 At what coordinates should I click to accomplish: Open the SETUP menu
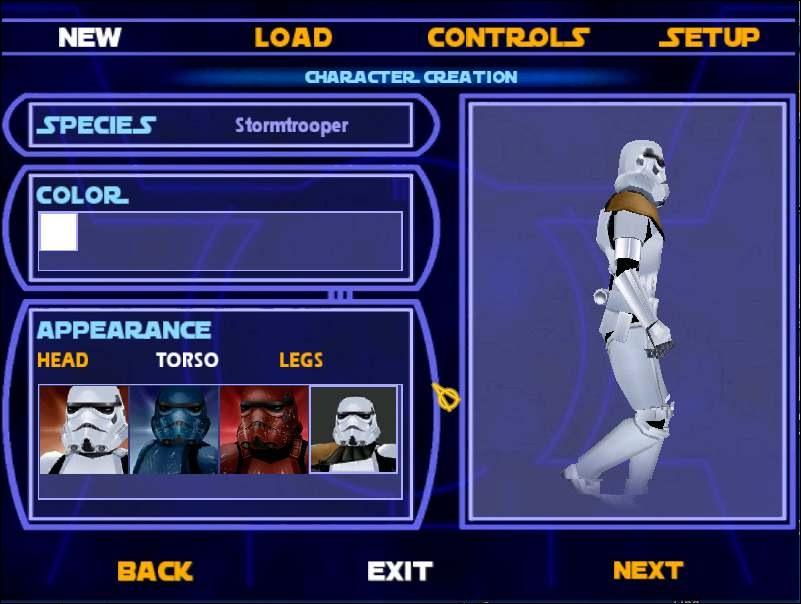click(709, 38)
